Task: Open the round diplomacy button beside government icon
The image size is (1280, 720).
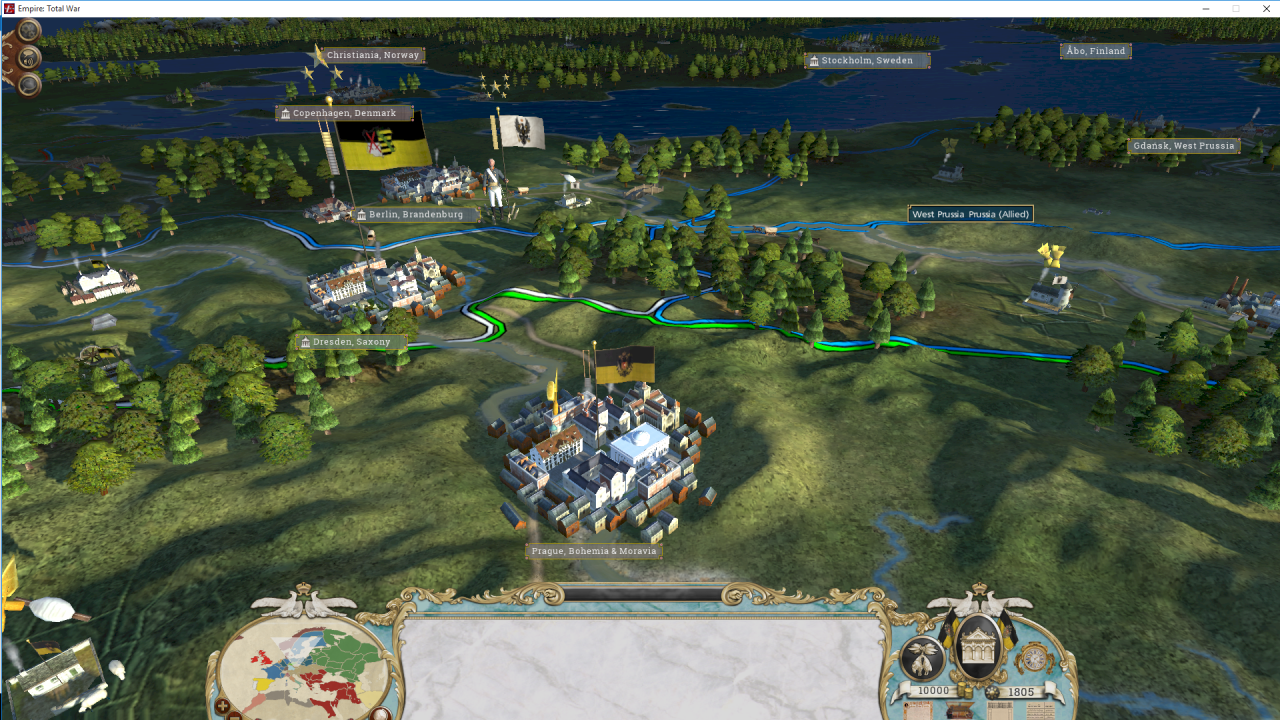Action: pyautogui.click(x=922, y=659)
